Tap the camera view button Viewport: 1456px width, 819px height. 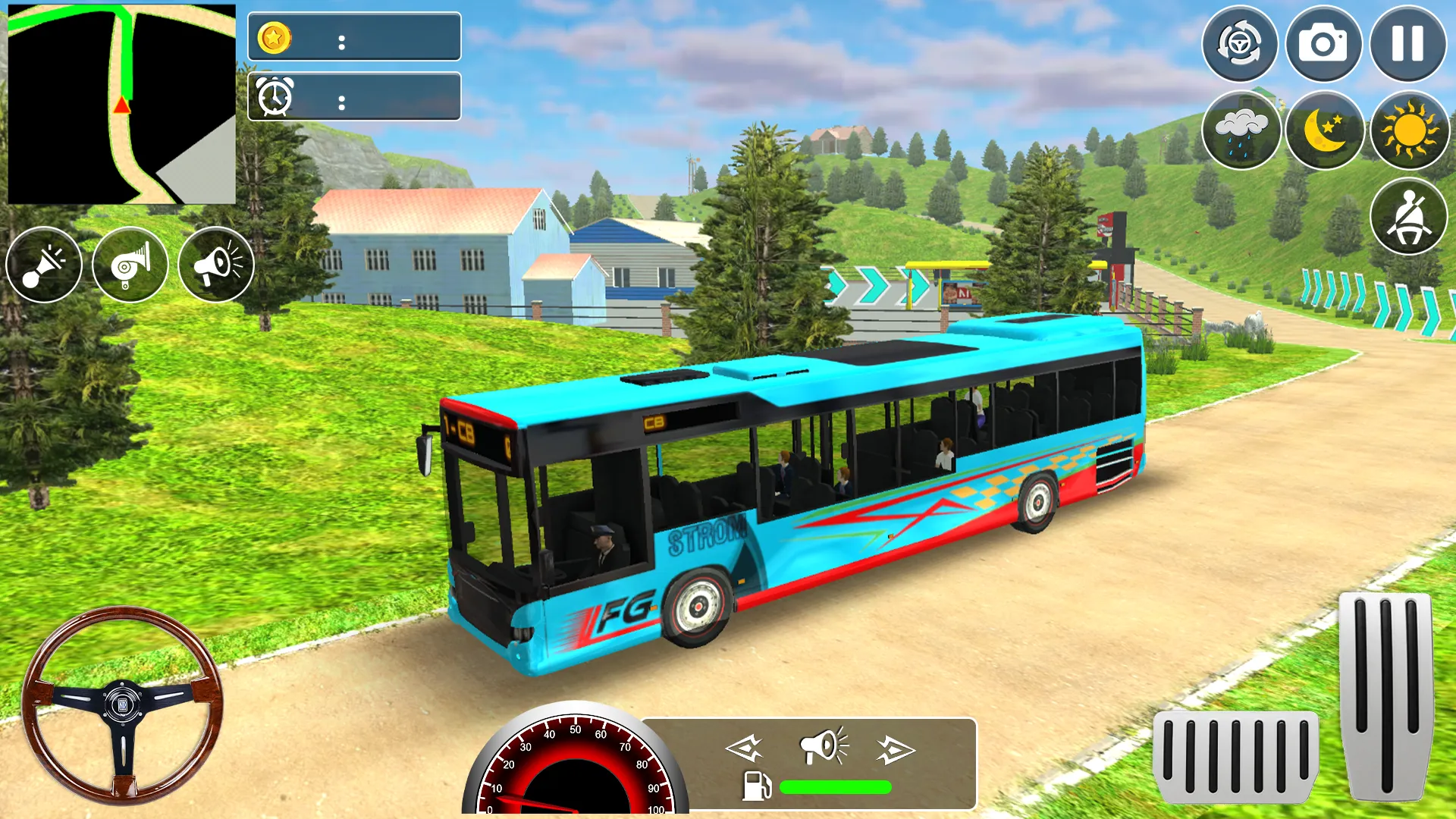pos(1323,44)
